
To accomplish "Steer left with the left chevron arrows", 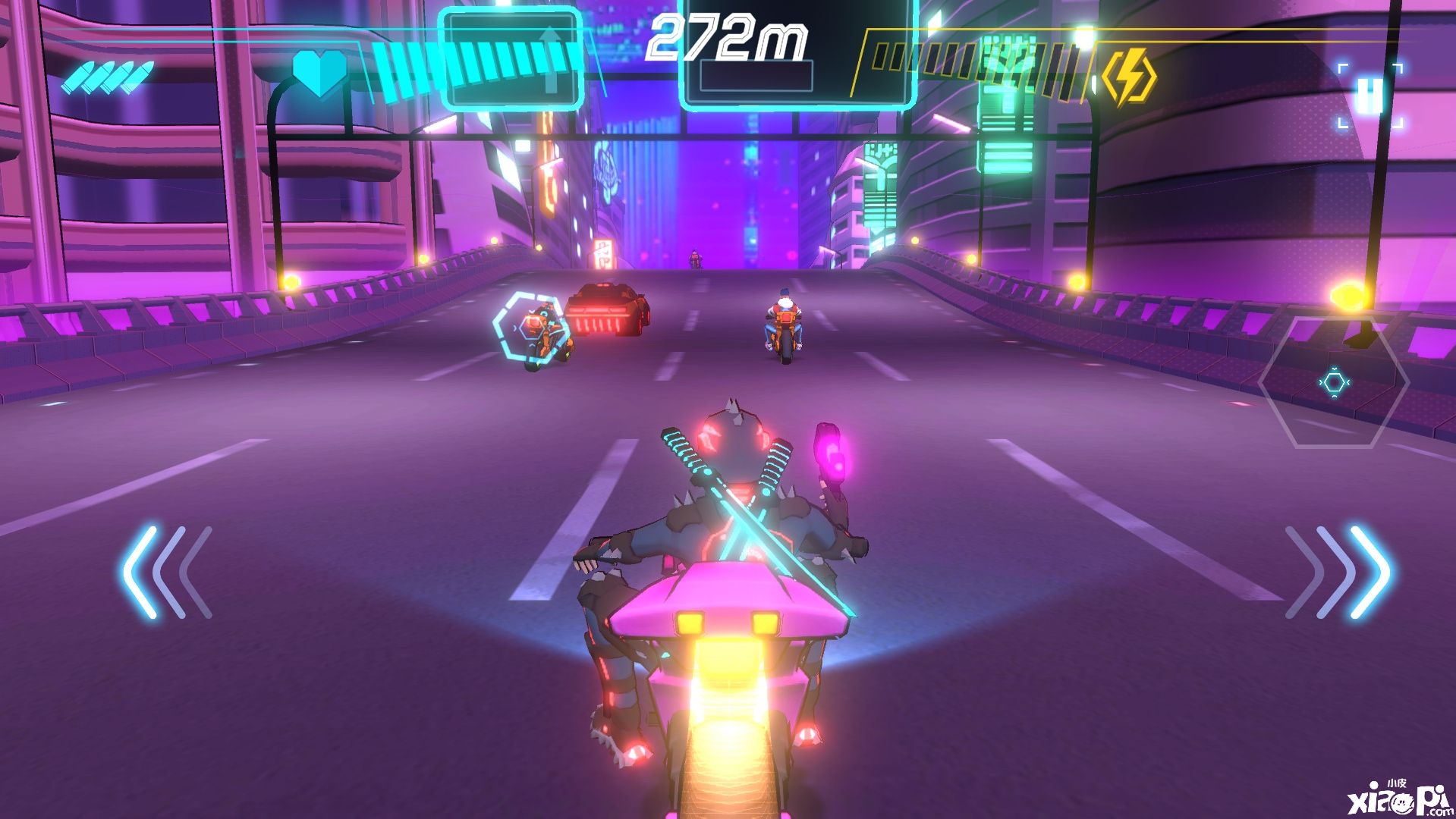I will click(167, 572).
